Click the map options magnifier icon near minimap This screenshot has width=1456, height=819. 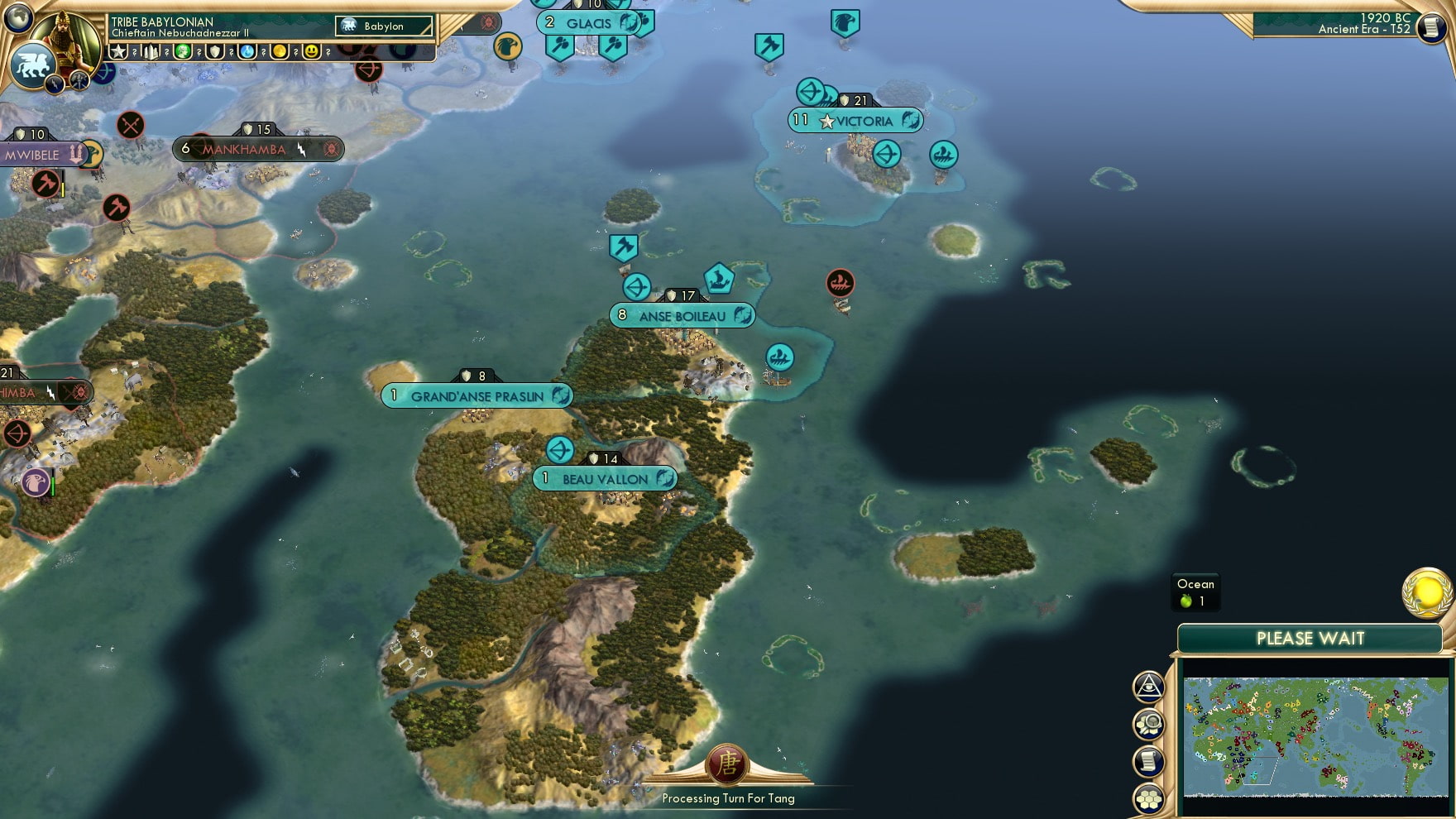coord(1148,721)
